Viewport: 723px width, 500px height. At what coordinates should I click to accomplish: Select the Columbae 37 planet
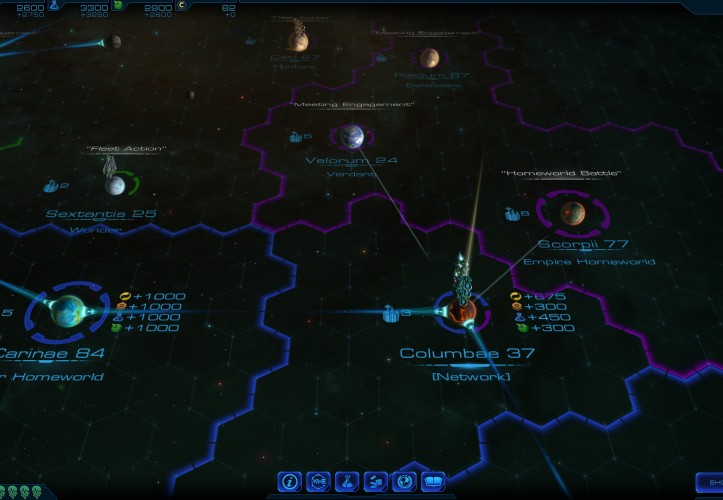[x=462, y=314]
